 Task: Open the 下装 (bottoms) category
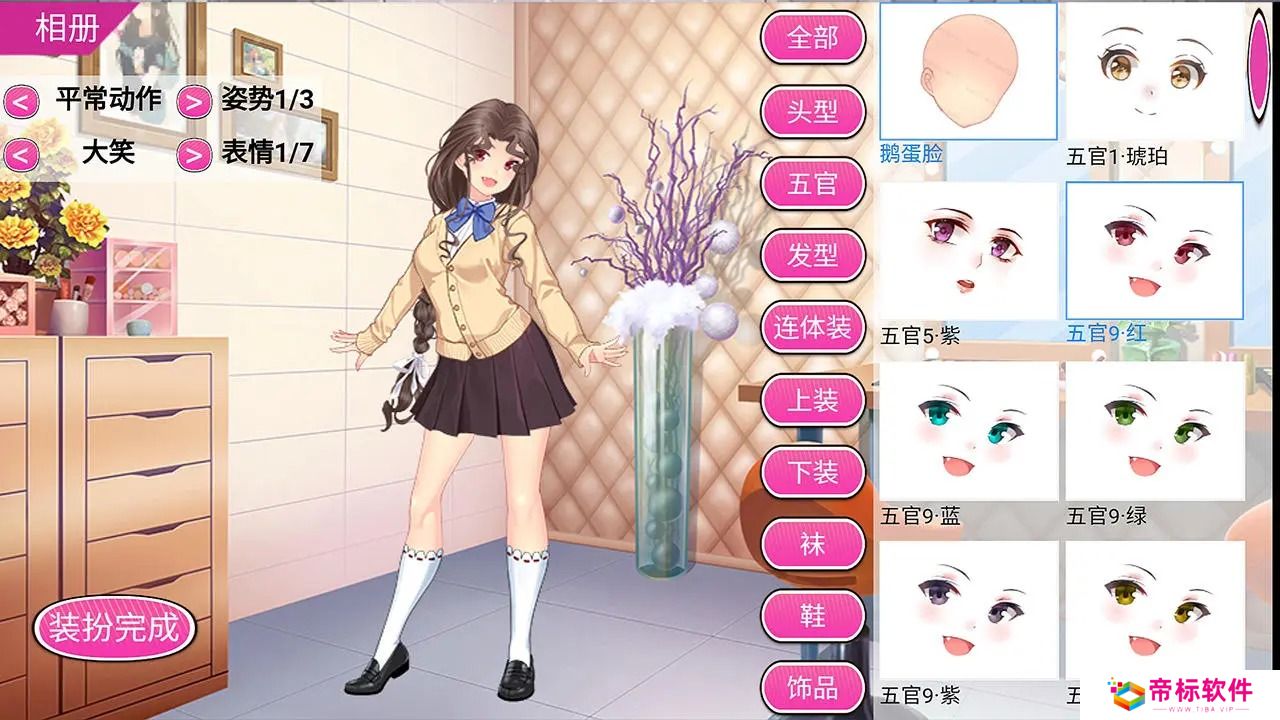click(813, 472)
